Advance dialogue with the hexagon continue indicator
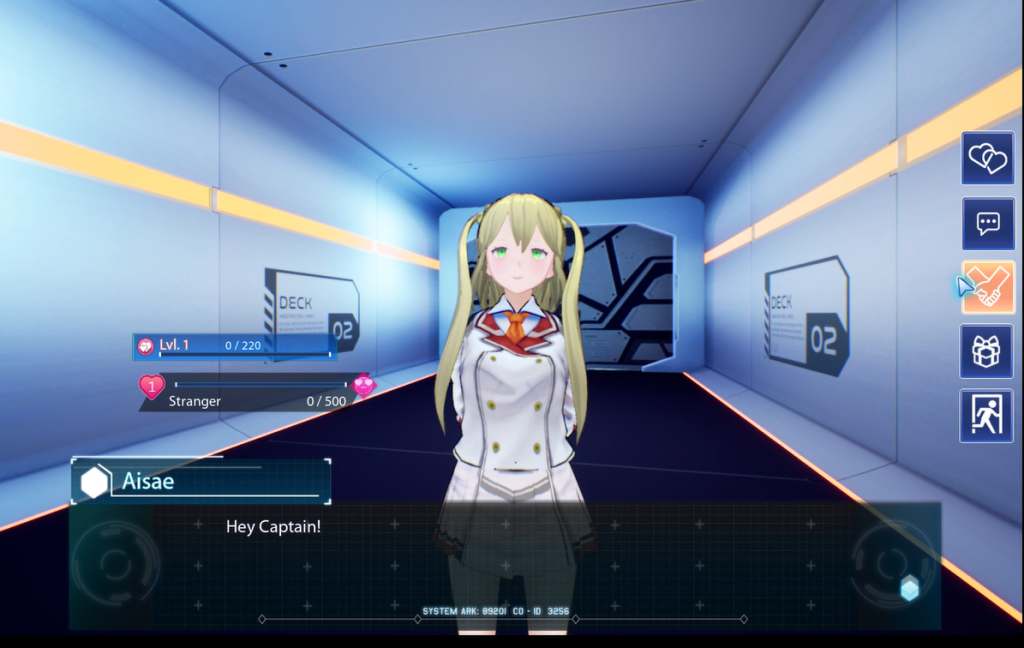The height and width of the screenshot is (648, 1024). [x=909, y=589]
